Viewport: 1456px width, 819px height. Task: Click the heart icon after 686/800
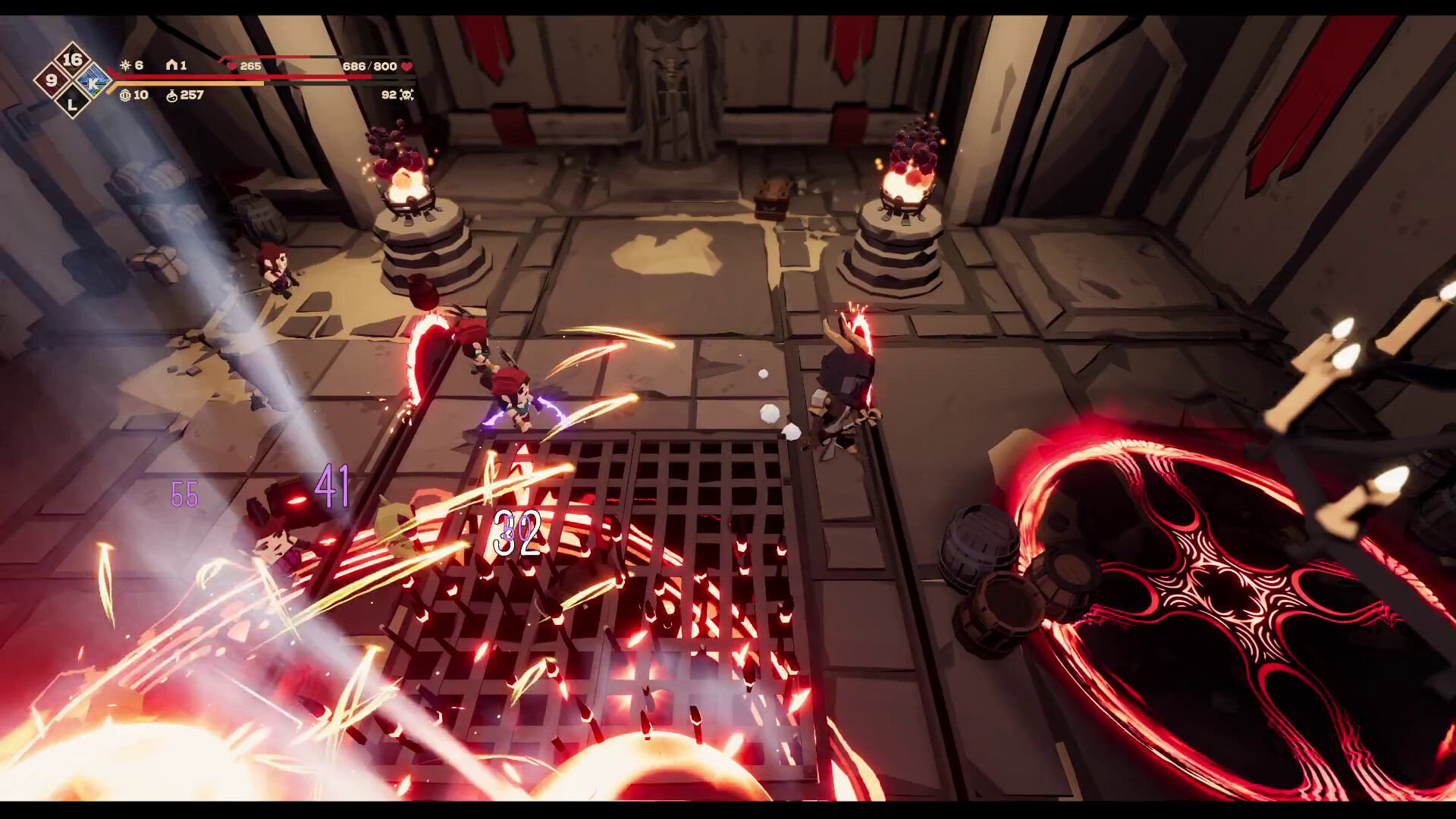(406, 66)
